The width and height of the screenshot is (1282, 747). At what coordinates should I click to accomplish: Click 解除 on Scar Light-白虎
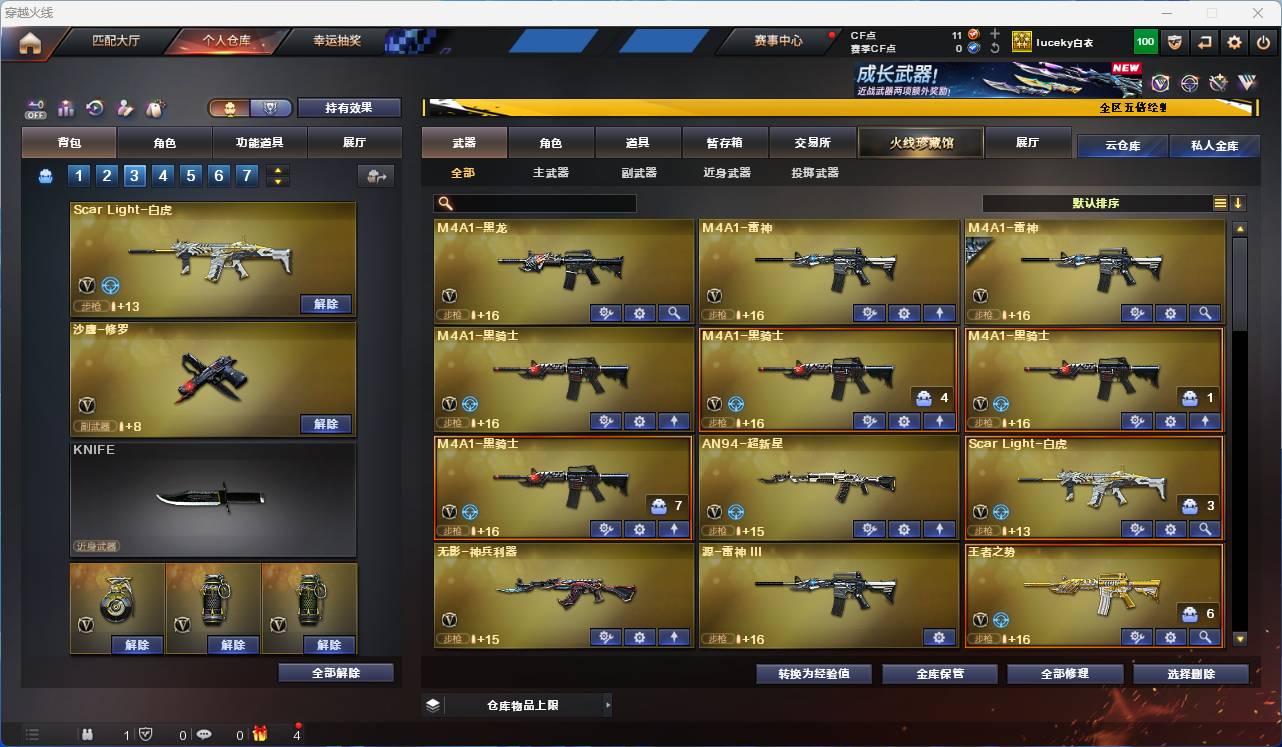point(326,303)
